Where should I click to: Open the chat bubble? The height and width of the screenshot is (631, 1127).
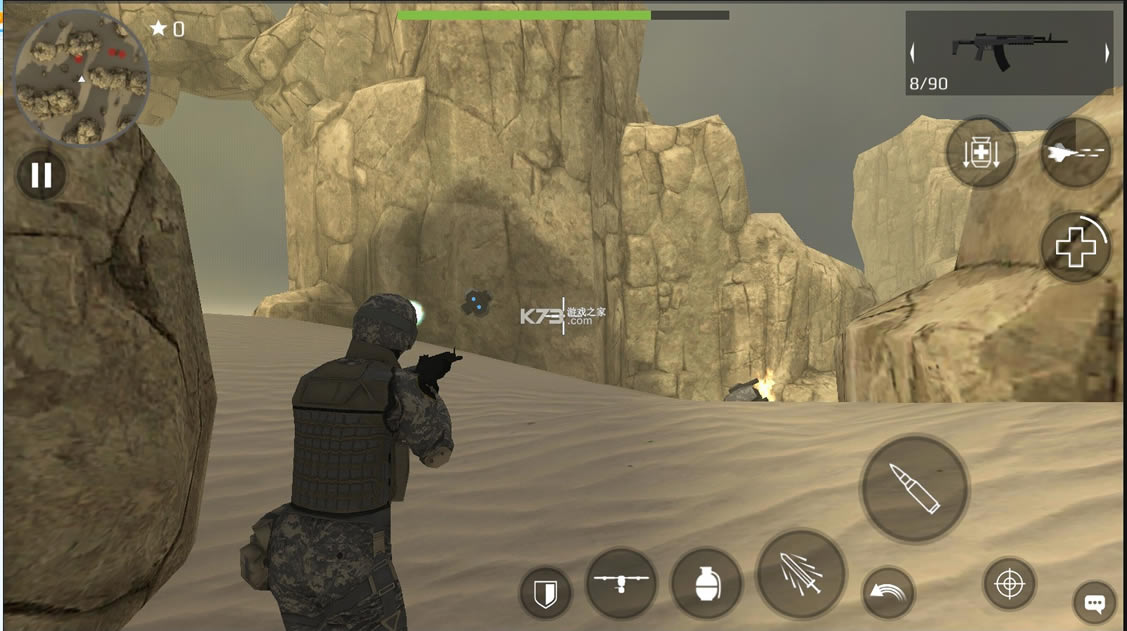(x=1094, y=603)
